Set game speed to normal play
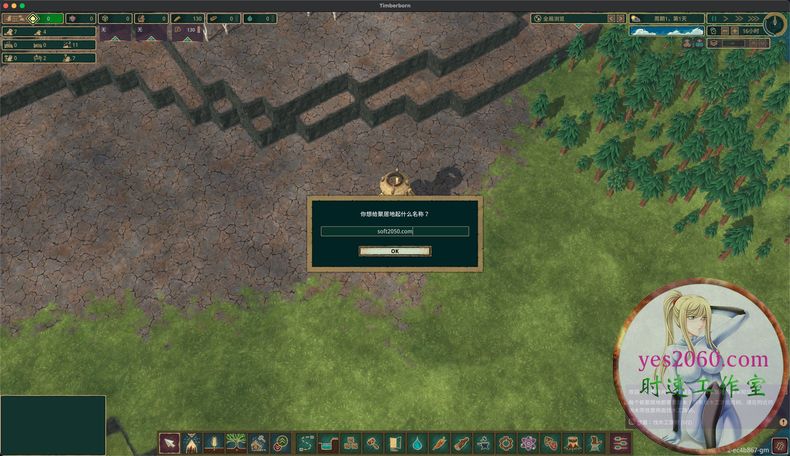This screenshot has width=790, height=456. pos(726,19)
